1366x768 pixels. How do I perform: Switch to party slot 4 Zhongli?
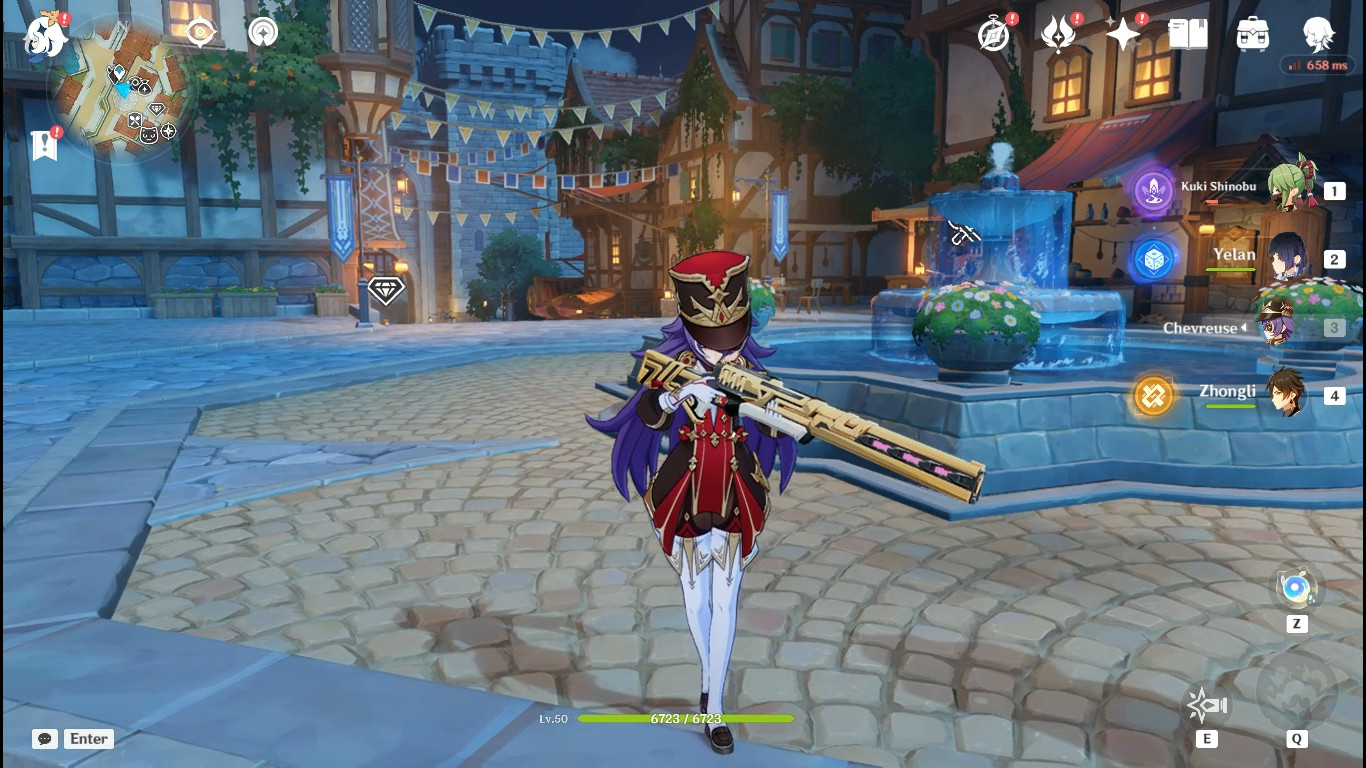pyautogui.click(x=1287, y=394)
